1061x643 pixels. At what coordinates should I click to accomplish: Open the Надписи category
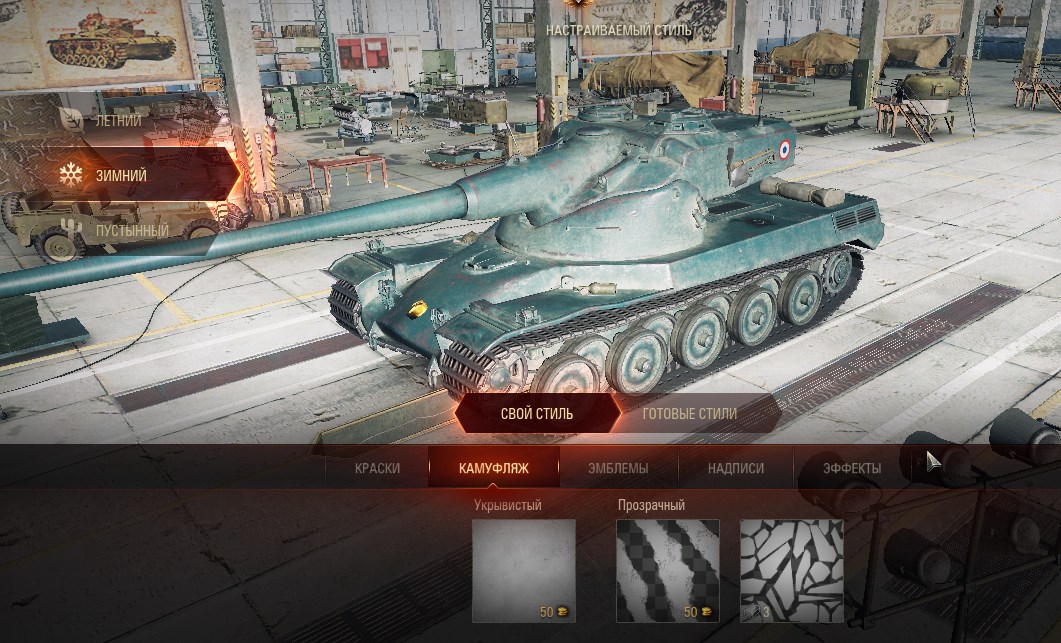click(x=735, y=468)
